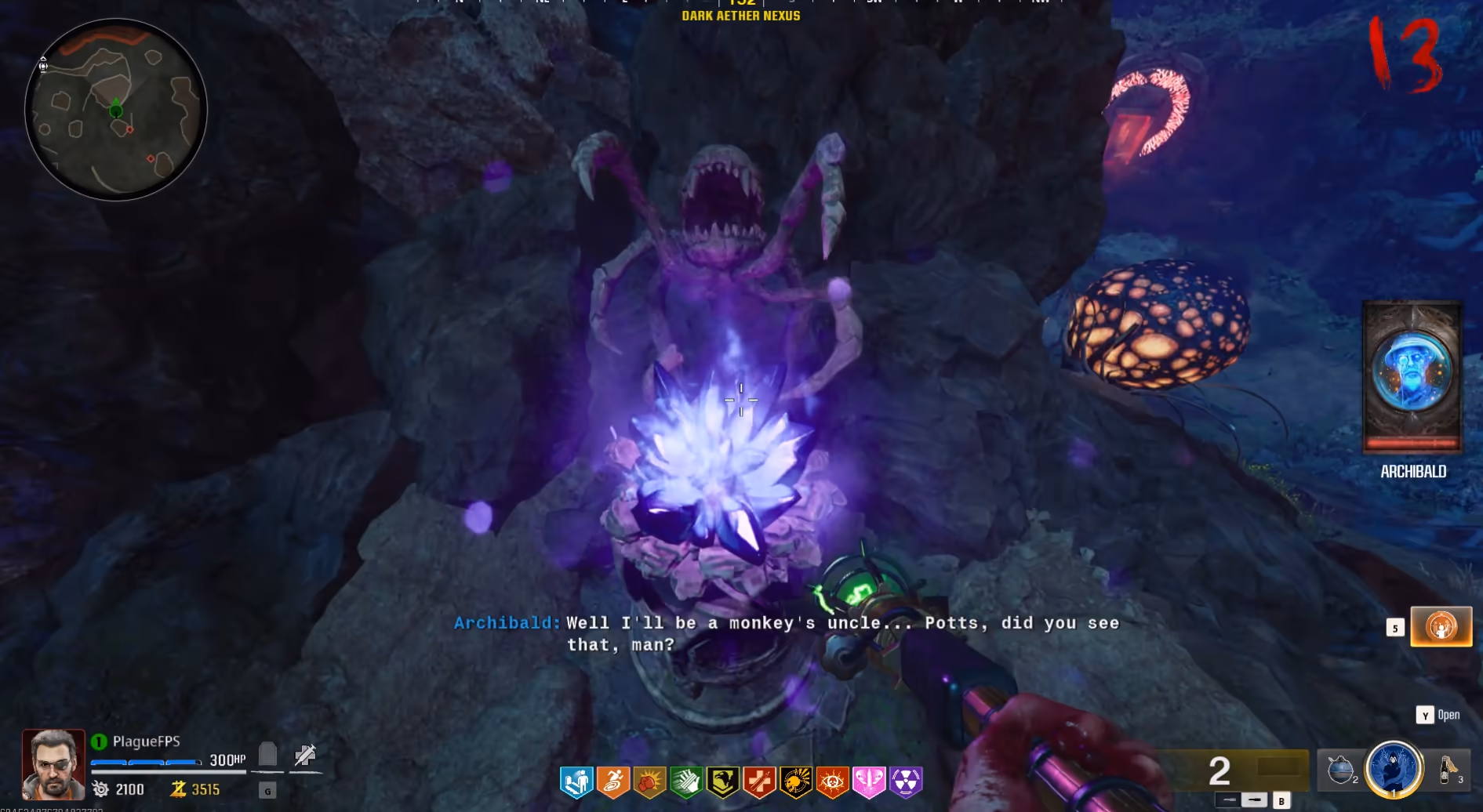The width and height of the screenshot is (1483, 812).
Task: Activate the orange scorestreak item slot
Action: 1441,626
